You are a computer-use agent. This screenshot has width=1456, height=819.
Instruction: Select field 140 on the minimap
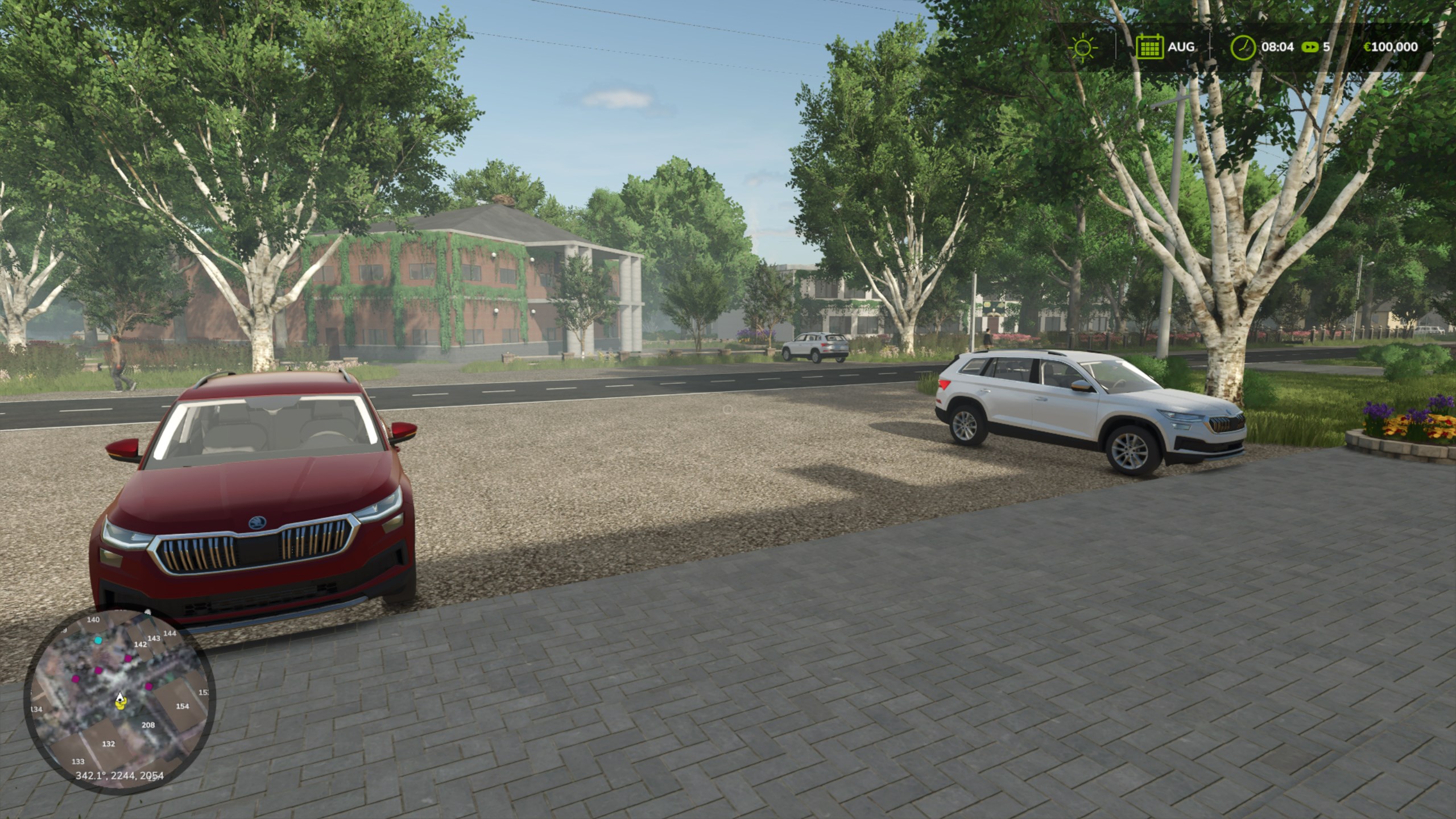pyautogui.click(x=93, y=620)
